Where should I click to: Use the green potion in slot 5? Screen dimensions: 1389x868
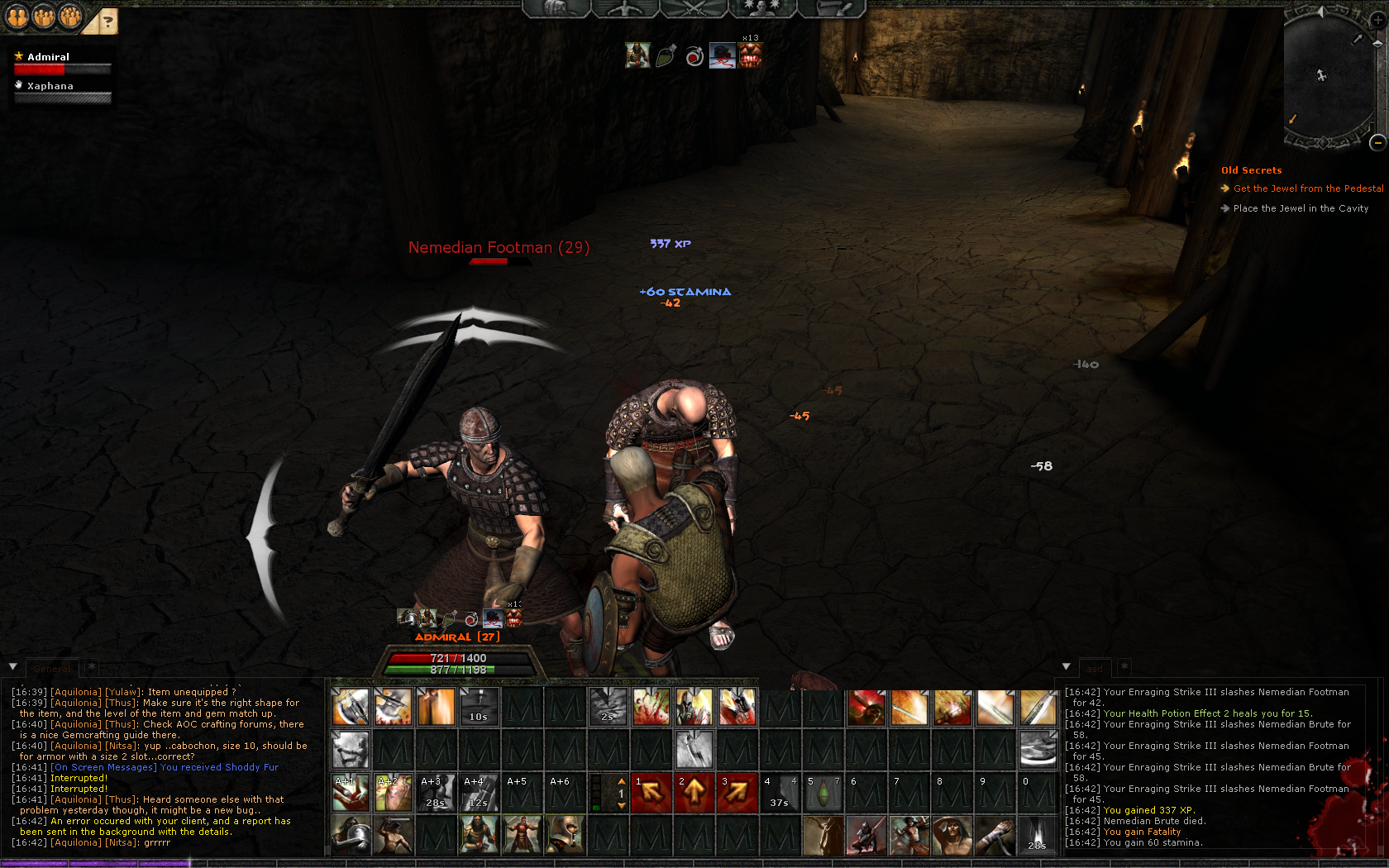pyautogui.click(x=823, y=793)
